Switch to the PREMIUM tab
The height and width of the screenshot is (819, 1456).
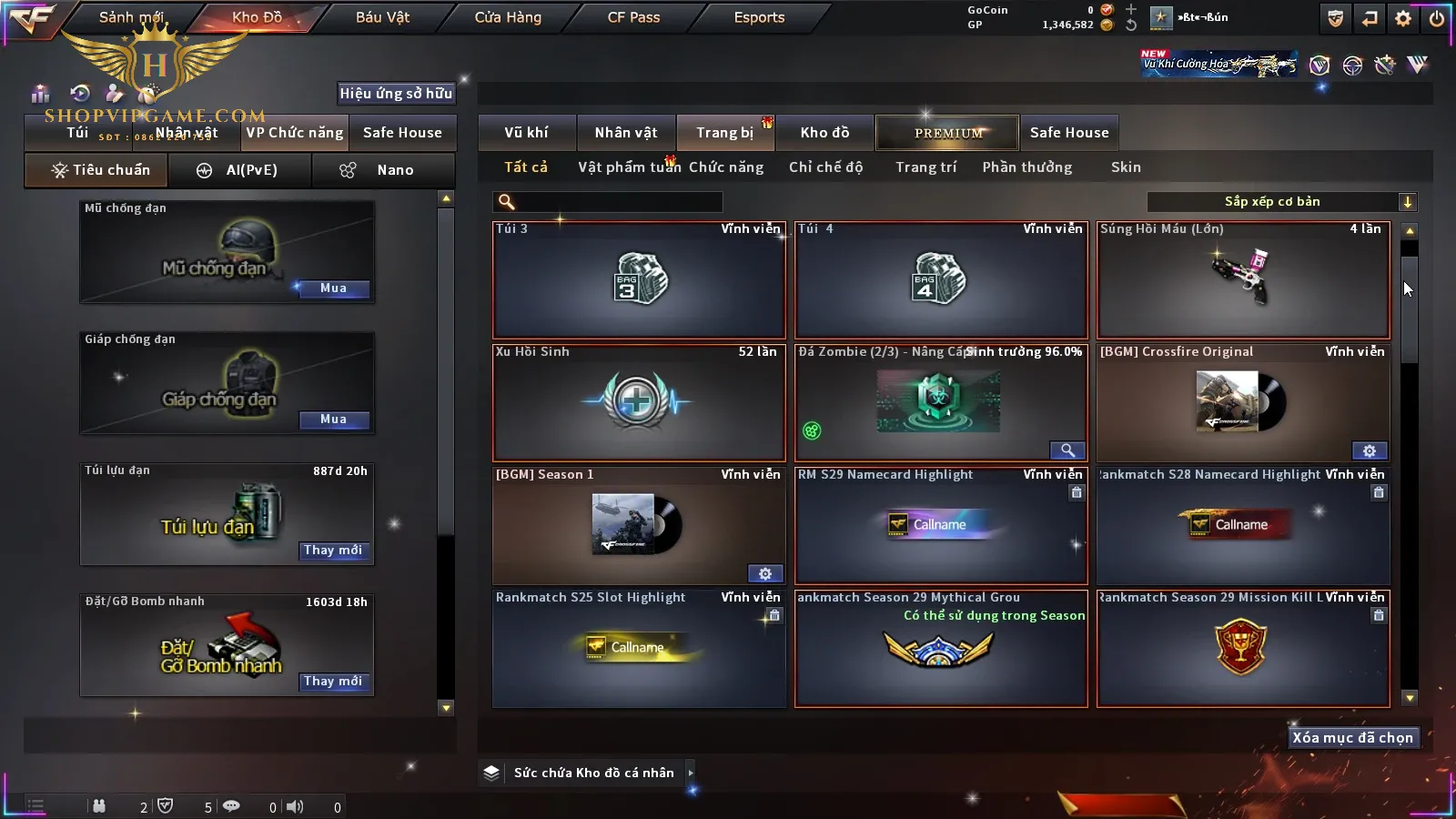click(x=947, y=133)
